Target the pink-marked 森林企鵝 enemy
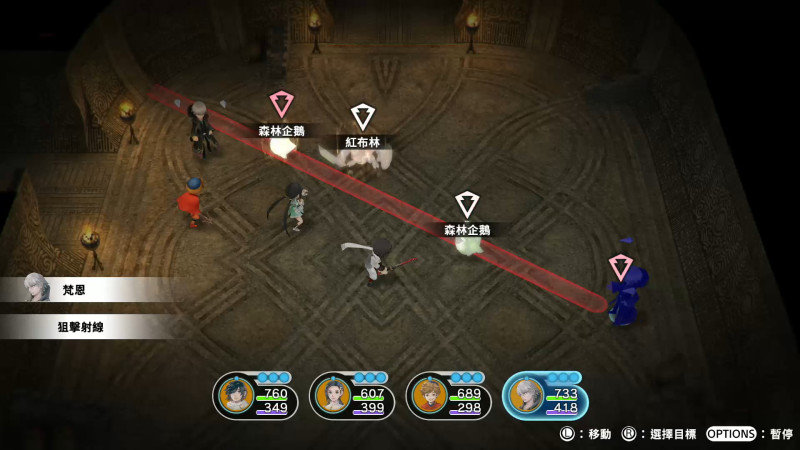Screen dimensions: 800x450 point(281,105)
